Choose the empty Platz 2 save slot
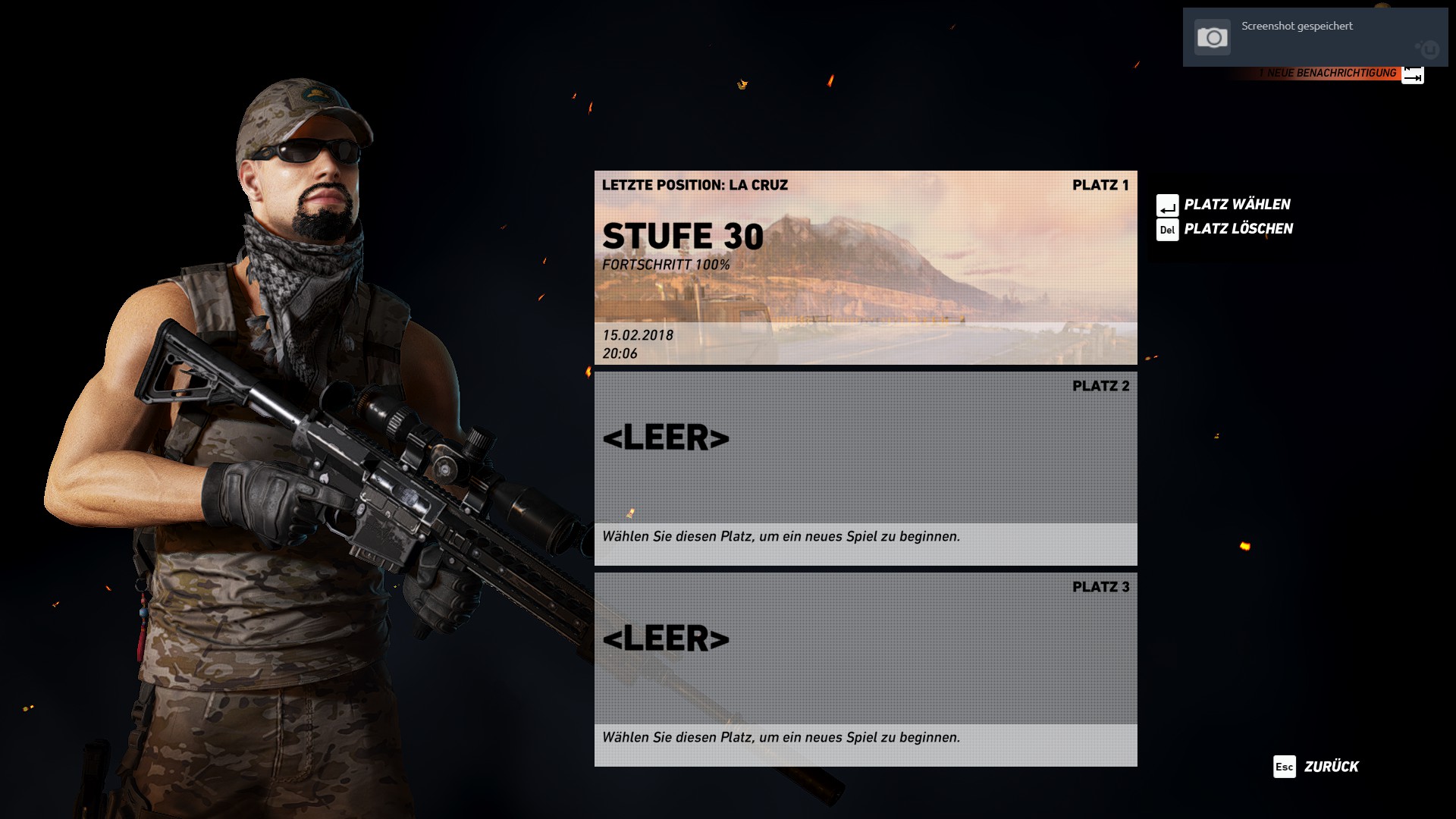 865,468
